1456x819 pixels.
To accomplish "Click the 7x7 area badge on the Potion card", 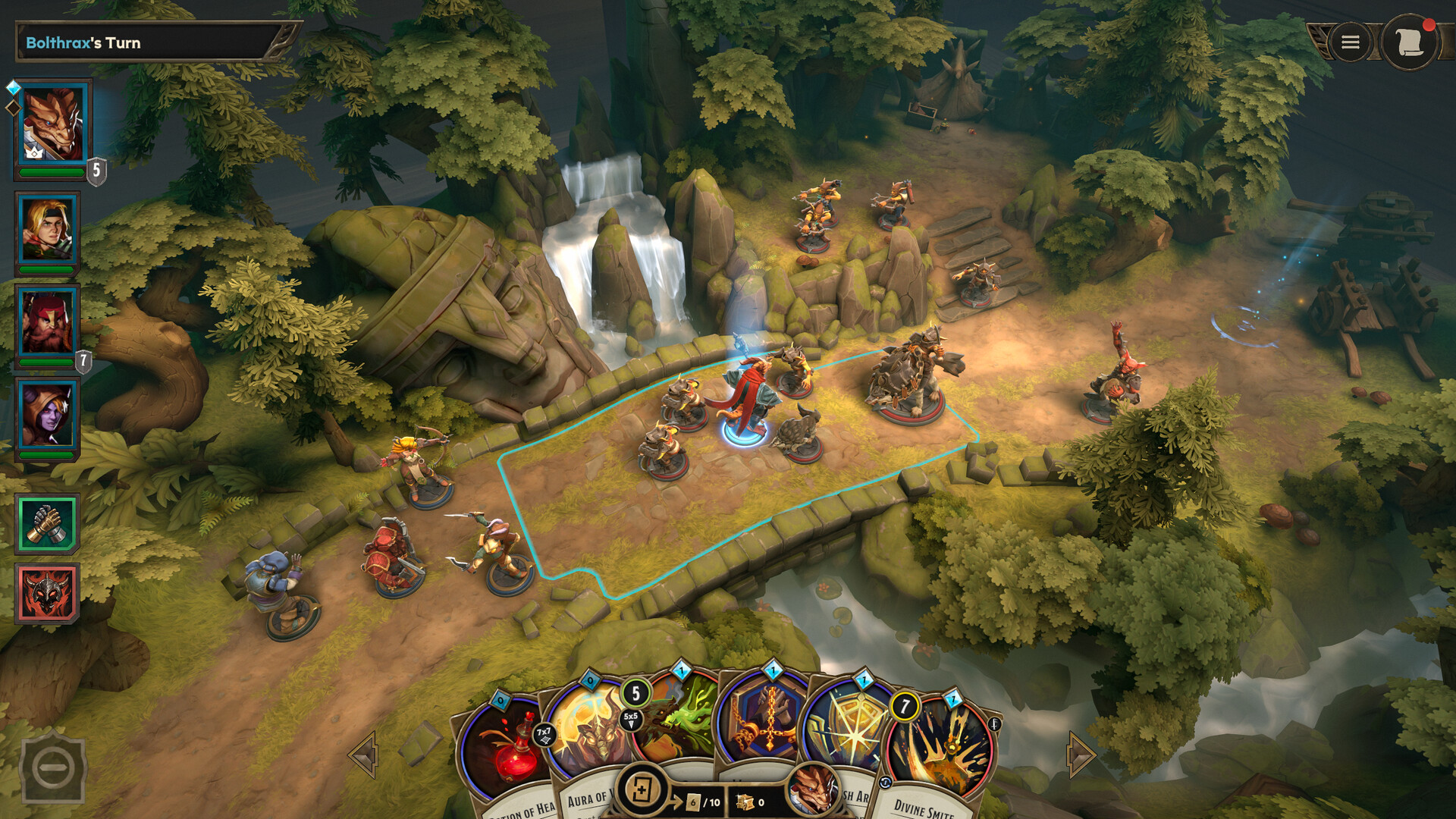I will [x=544, y=733].
